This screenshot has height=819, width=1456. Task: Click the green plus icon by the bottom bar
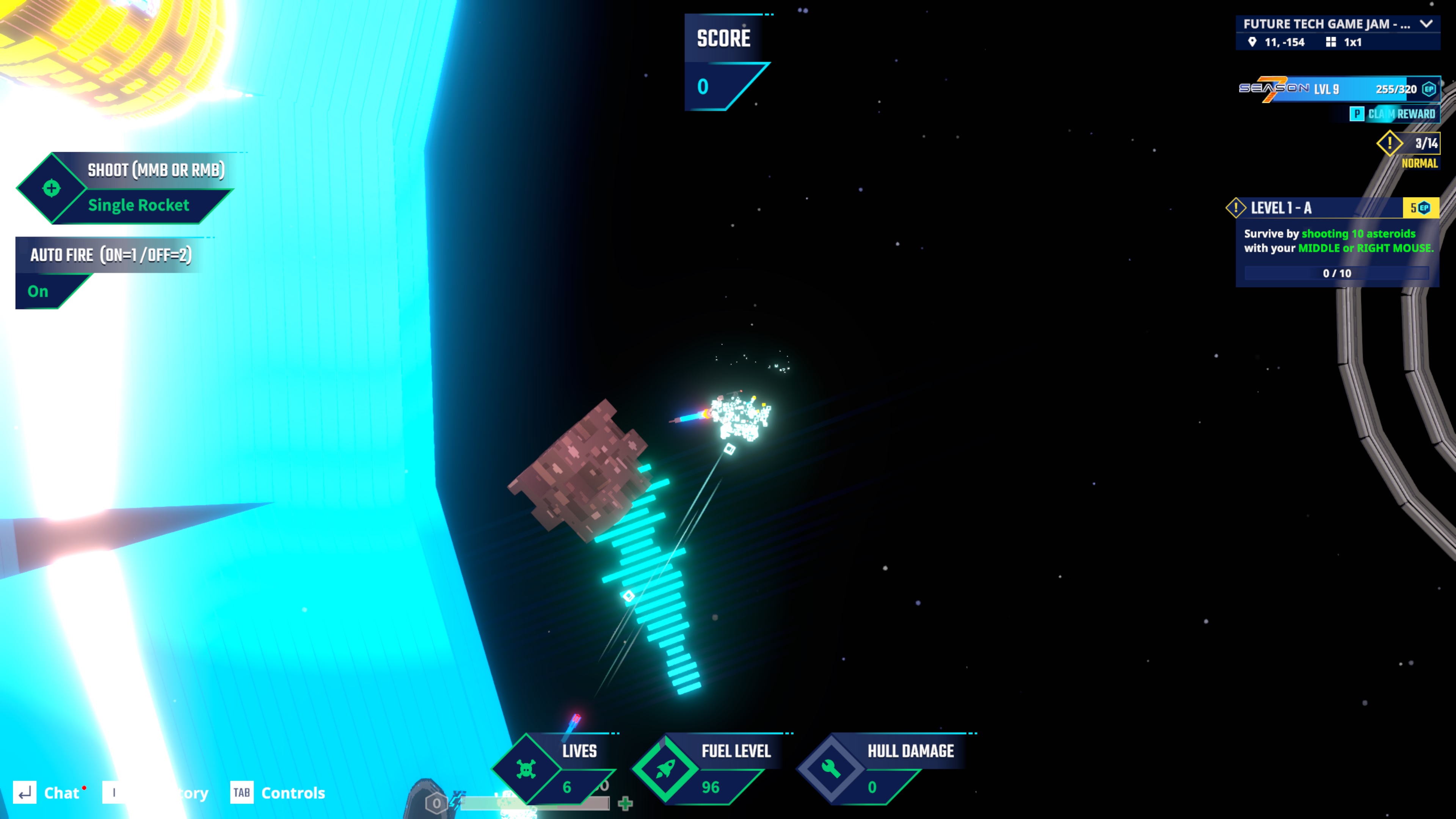pyautogui.click(x=625, y=803)
